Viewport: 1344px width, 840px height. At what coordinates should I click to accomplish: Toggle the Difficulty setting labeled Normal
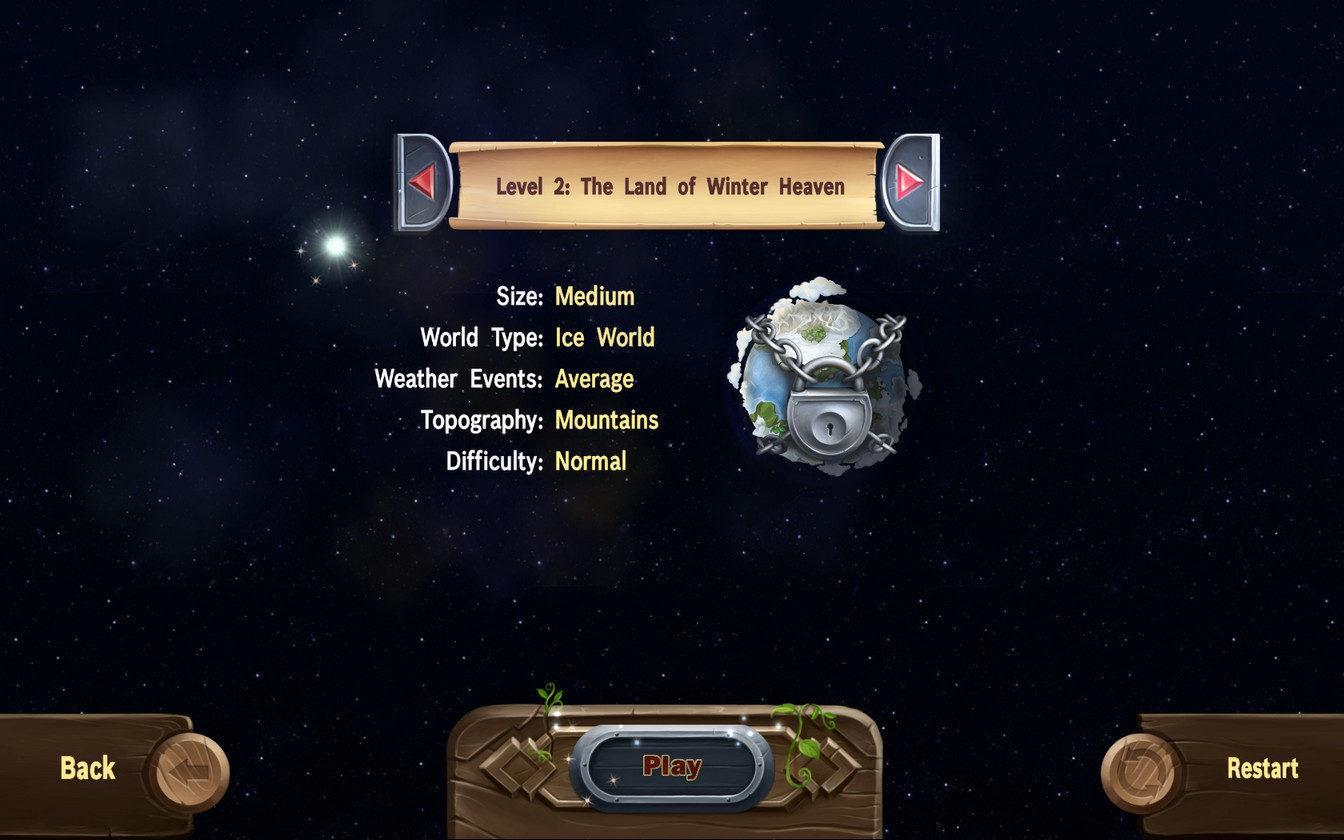pos(590,460)
